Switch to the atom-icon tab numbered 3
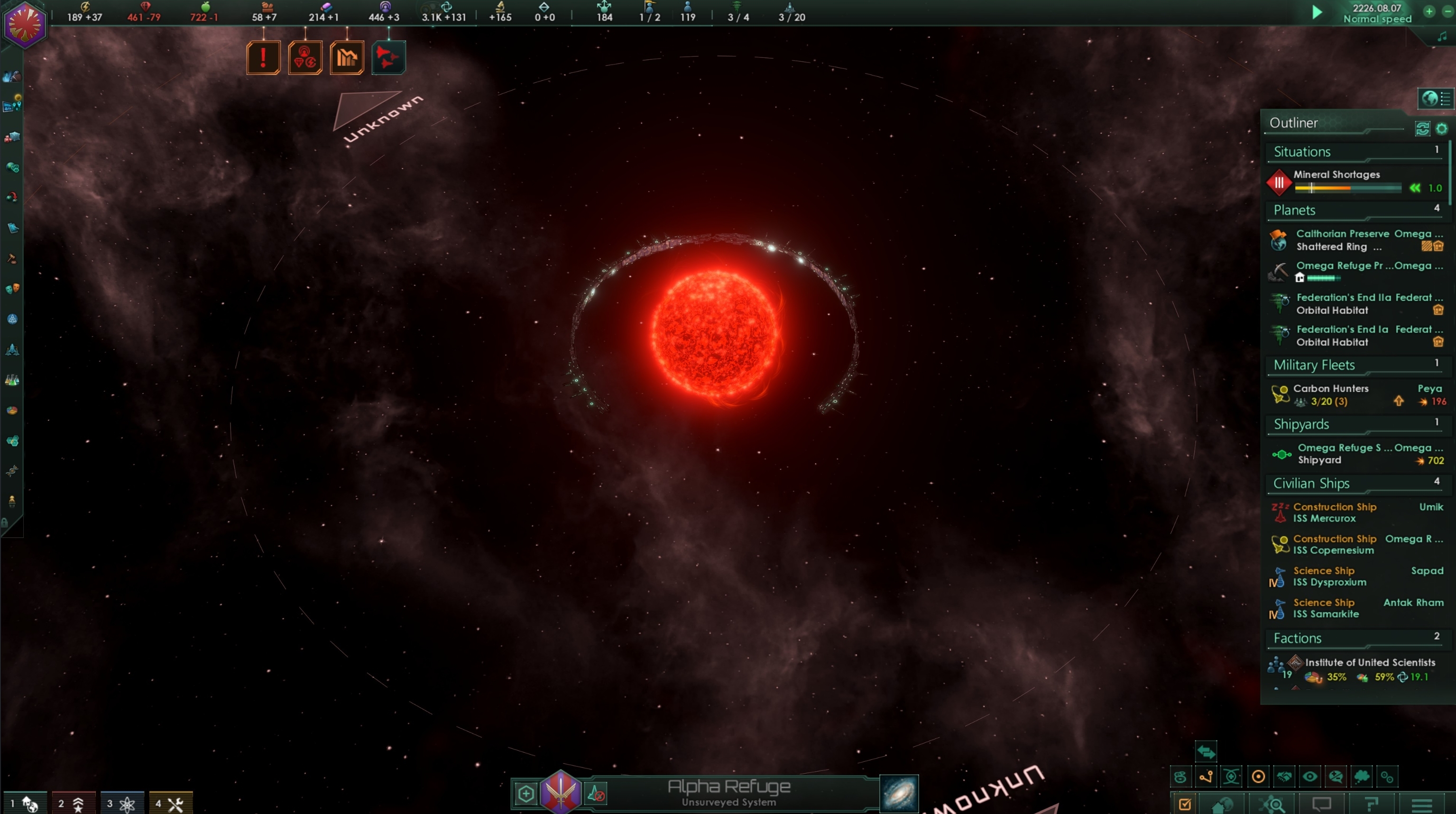 (x=121, y=803)
